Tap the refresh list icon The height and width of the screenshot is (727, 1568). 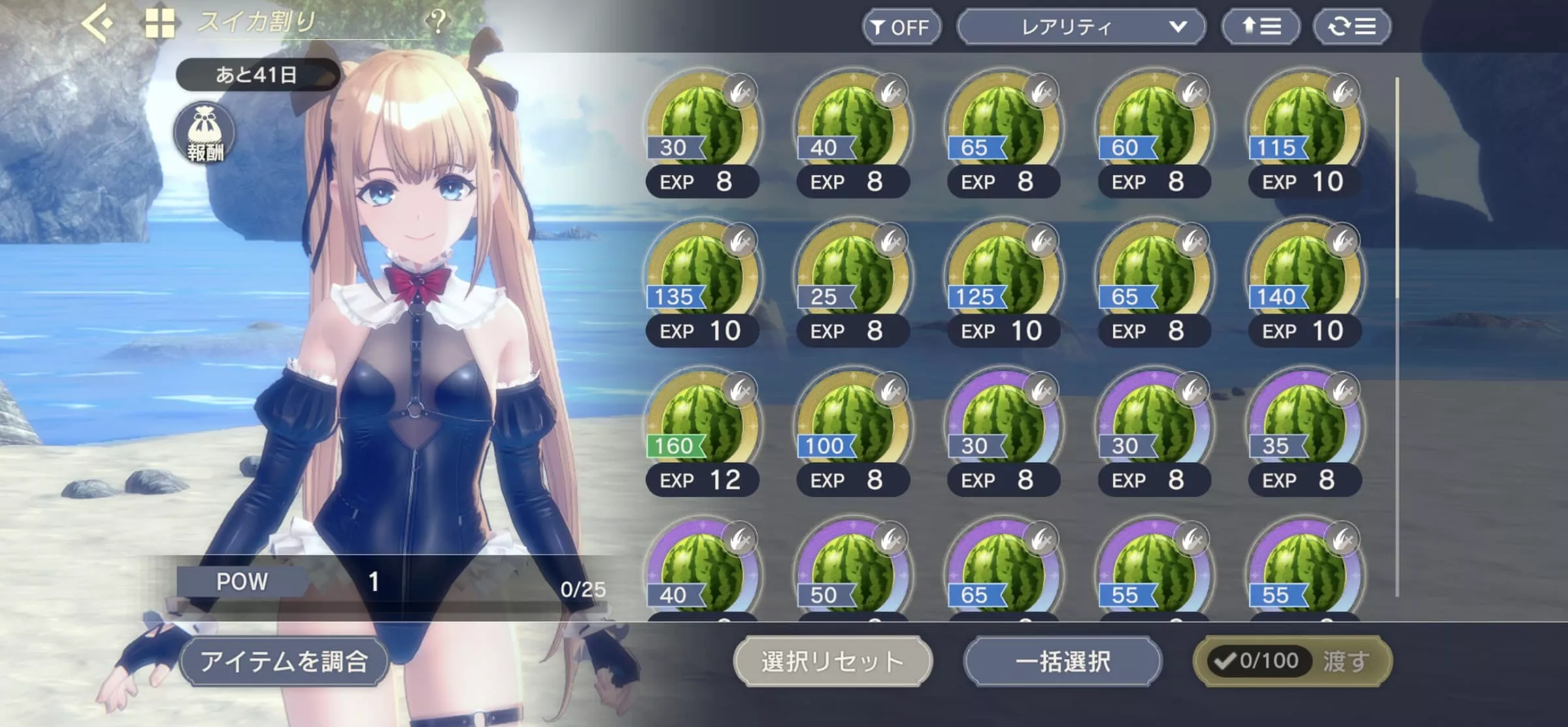[1352, 26]
